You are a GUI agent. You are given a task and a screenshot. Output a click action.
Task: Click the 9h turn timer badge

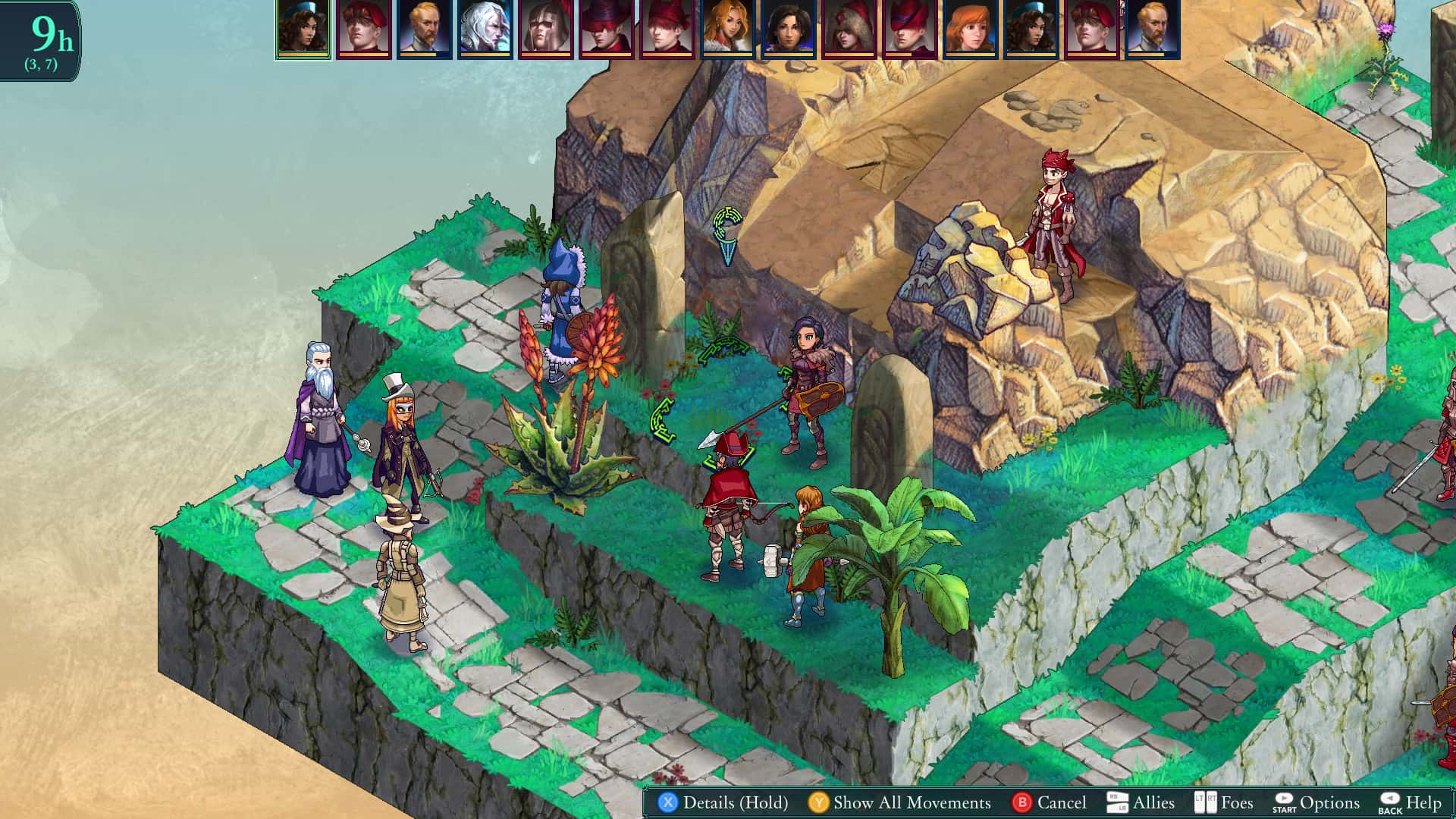[47, 34]
